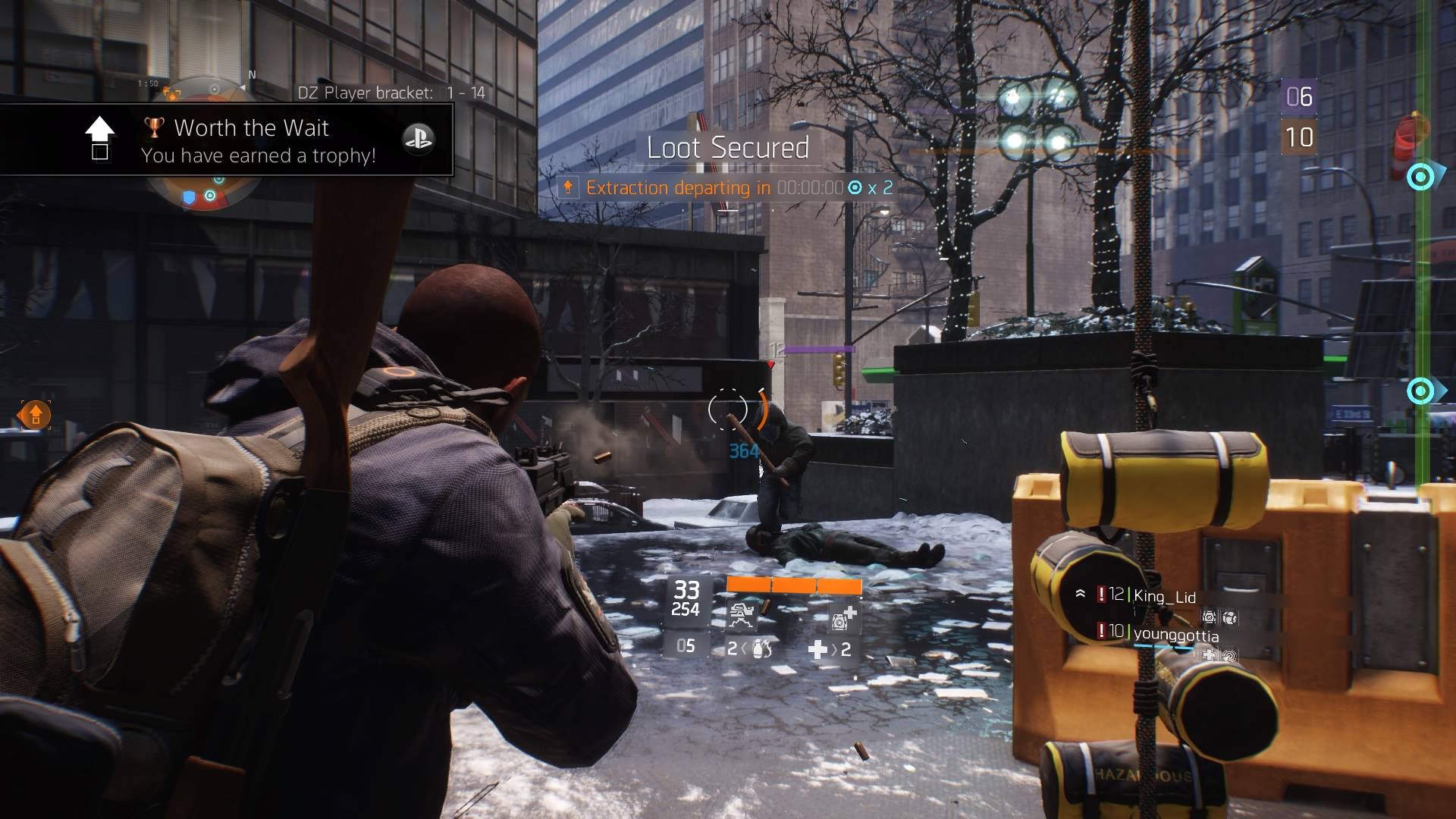Click the pulse skill icon next to younggottia
This screenshot has width=1456, height=819.
pos(1230,656)
